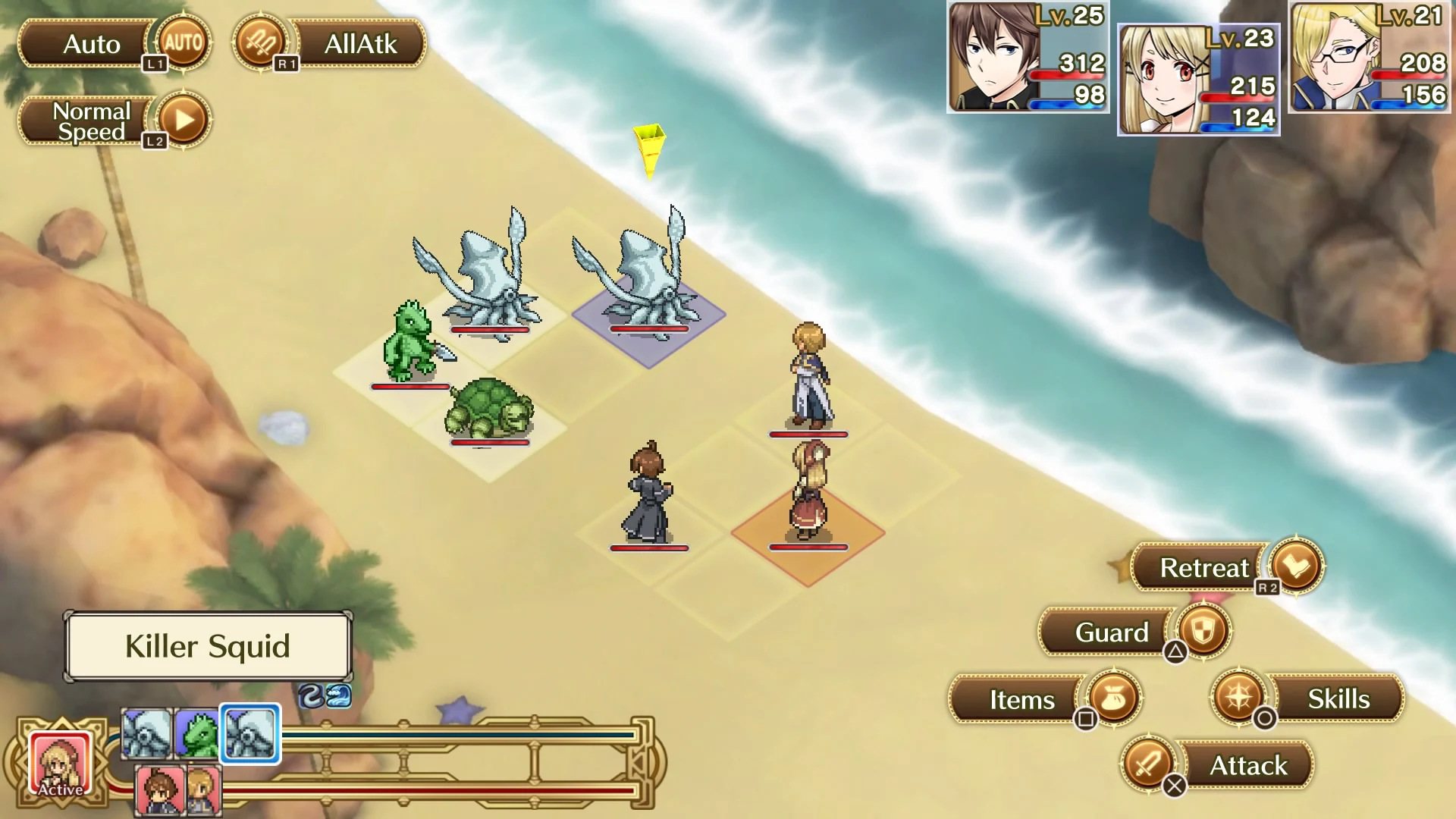
Task: Click the crossed-swords AllAtk icon
Action: click(262, 43)
